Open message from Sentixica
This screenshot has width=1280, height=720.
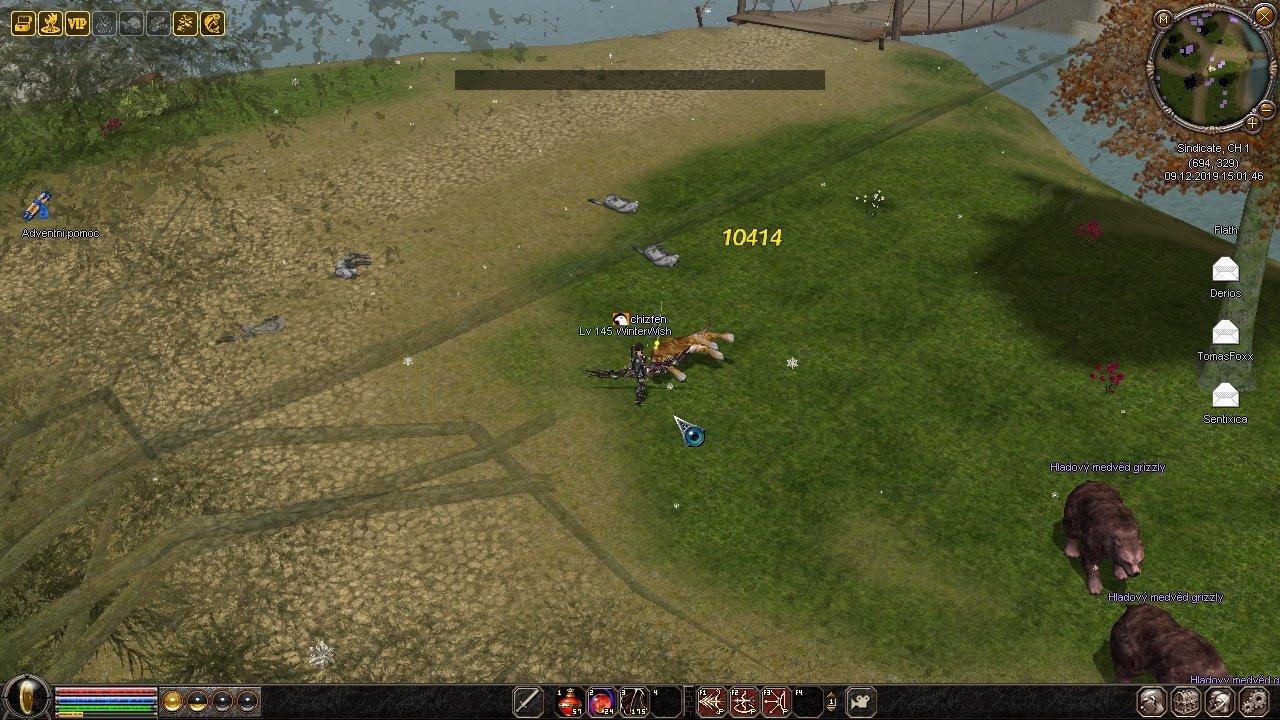coord(1225,396)
